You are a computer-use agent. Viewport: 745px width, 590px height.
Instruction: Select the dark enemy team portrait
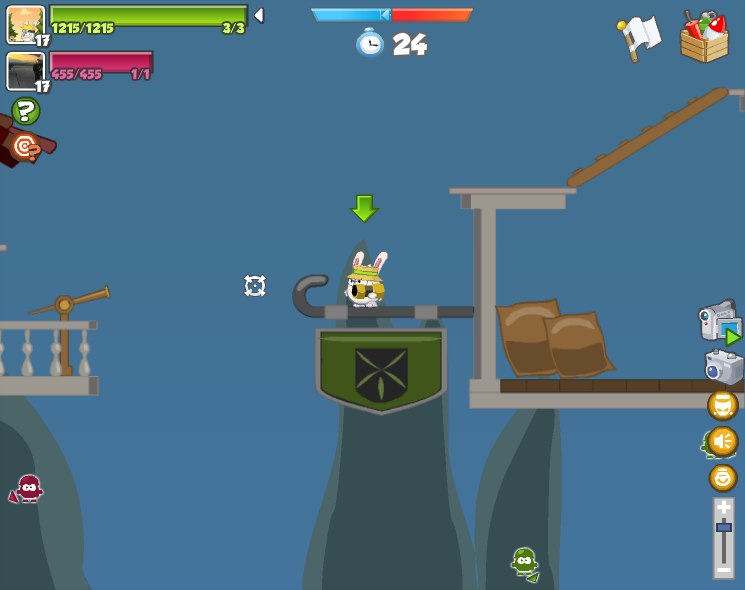25,71
